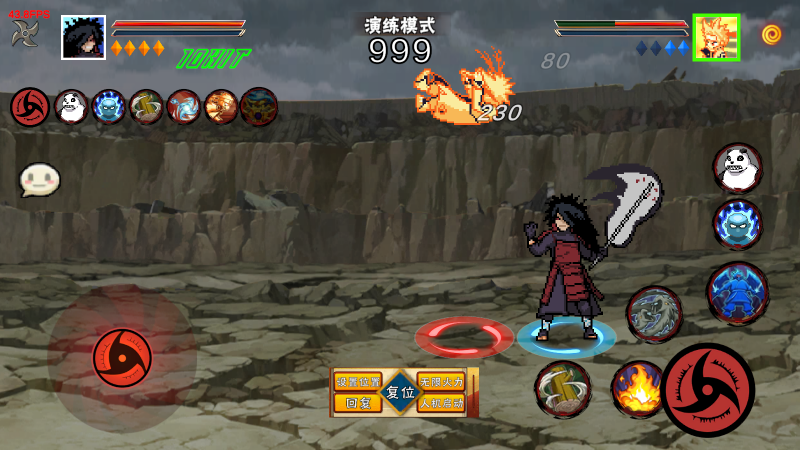Select the red and blue swirl skill icon

tap(184, 106)
